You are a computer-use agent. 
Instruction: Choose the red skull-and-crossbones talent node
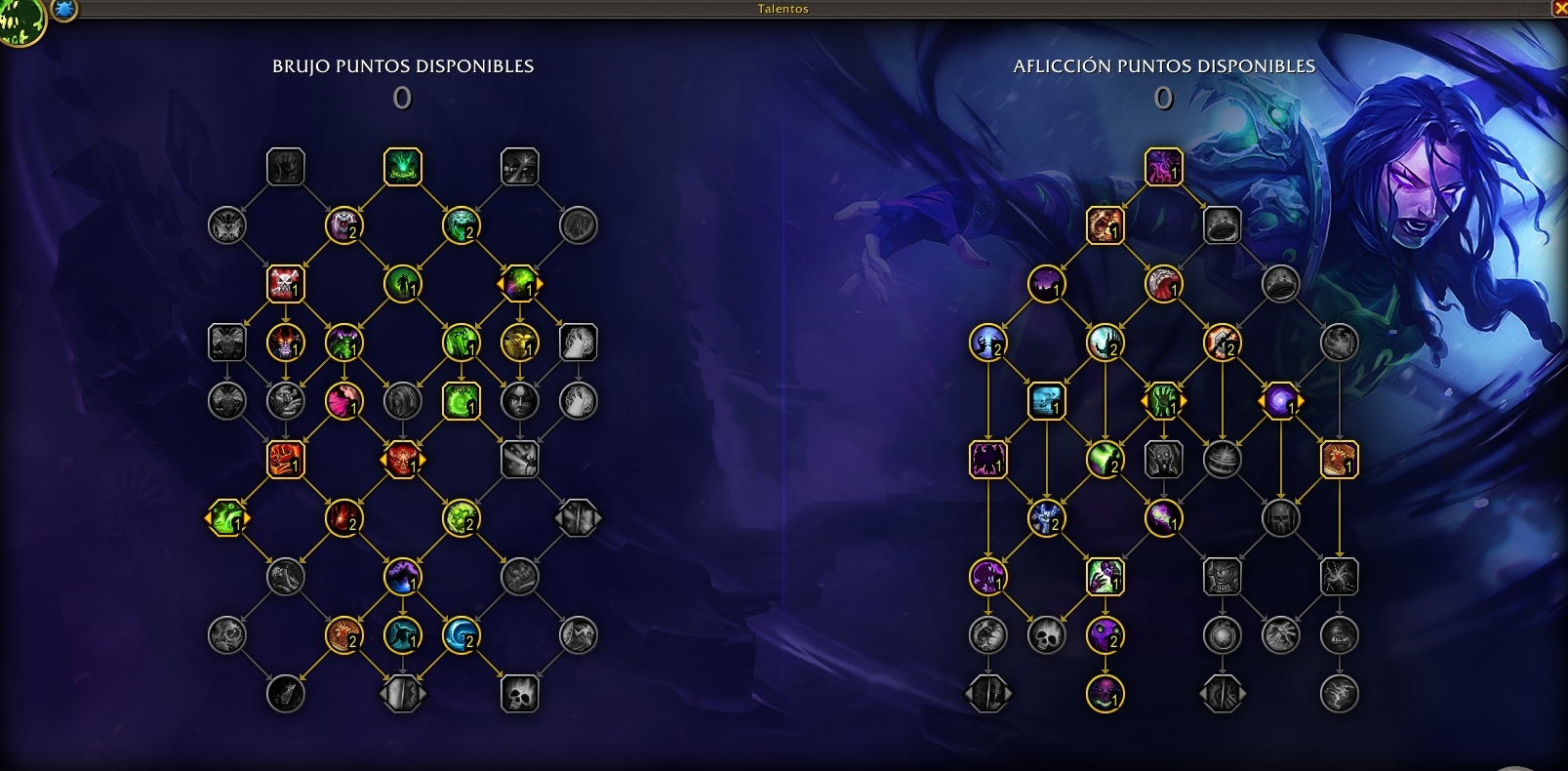285,284
